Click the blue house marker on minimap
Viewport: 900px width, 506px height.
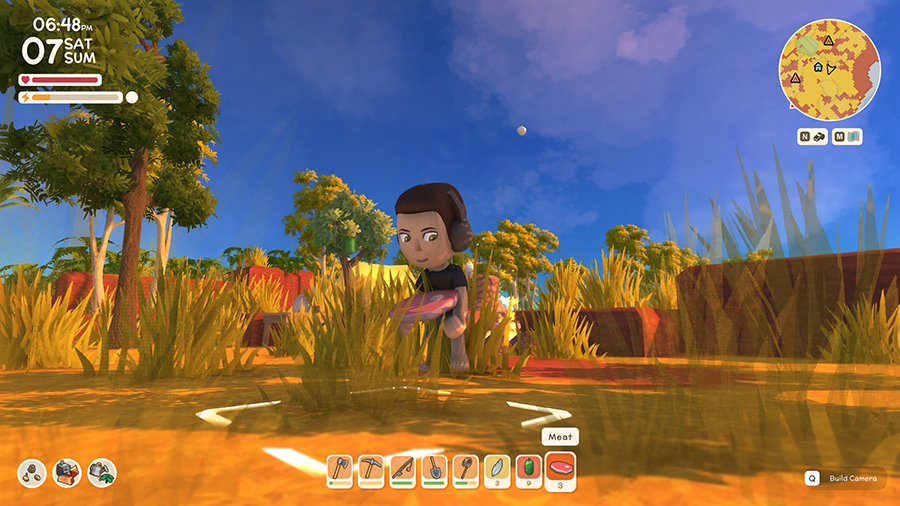click(818, 67)
